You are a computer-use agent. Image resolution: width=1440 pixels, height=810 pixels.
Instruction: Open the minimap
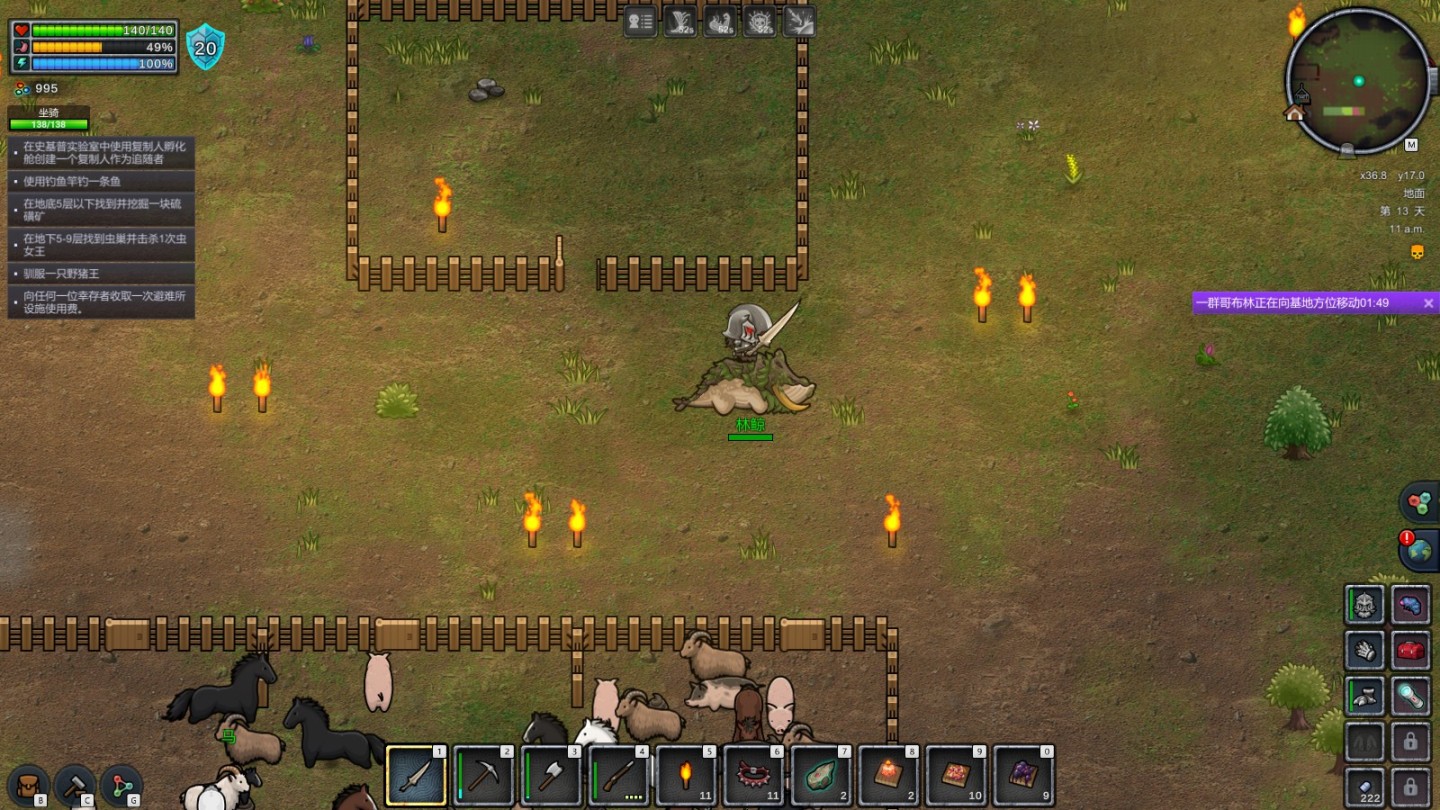1358,82
